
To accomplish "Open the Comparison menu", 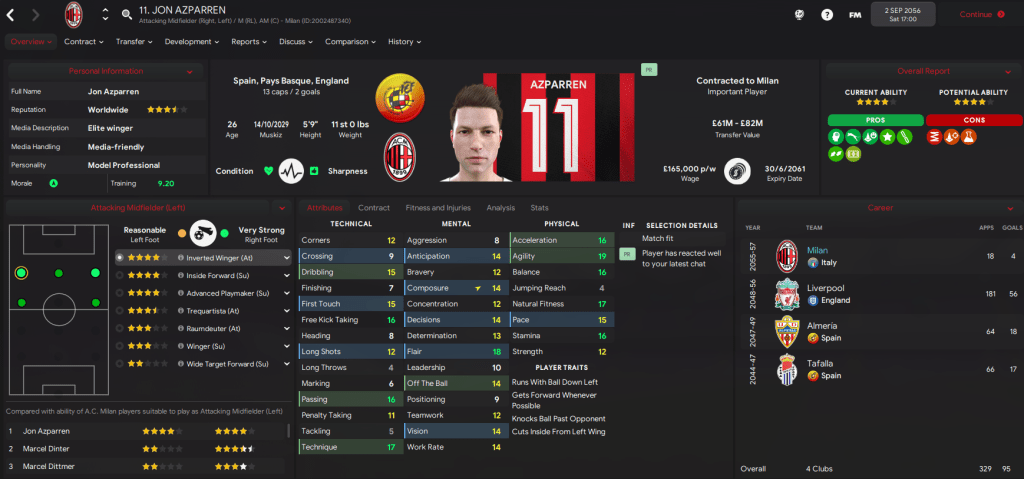I will click(350, 42).
